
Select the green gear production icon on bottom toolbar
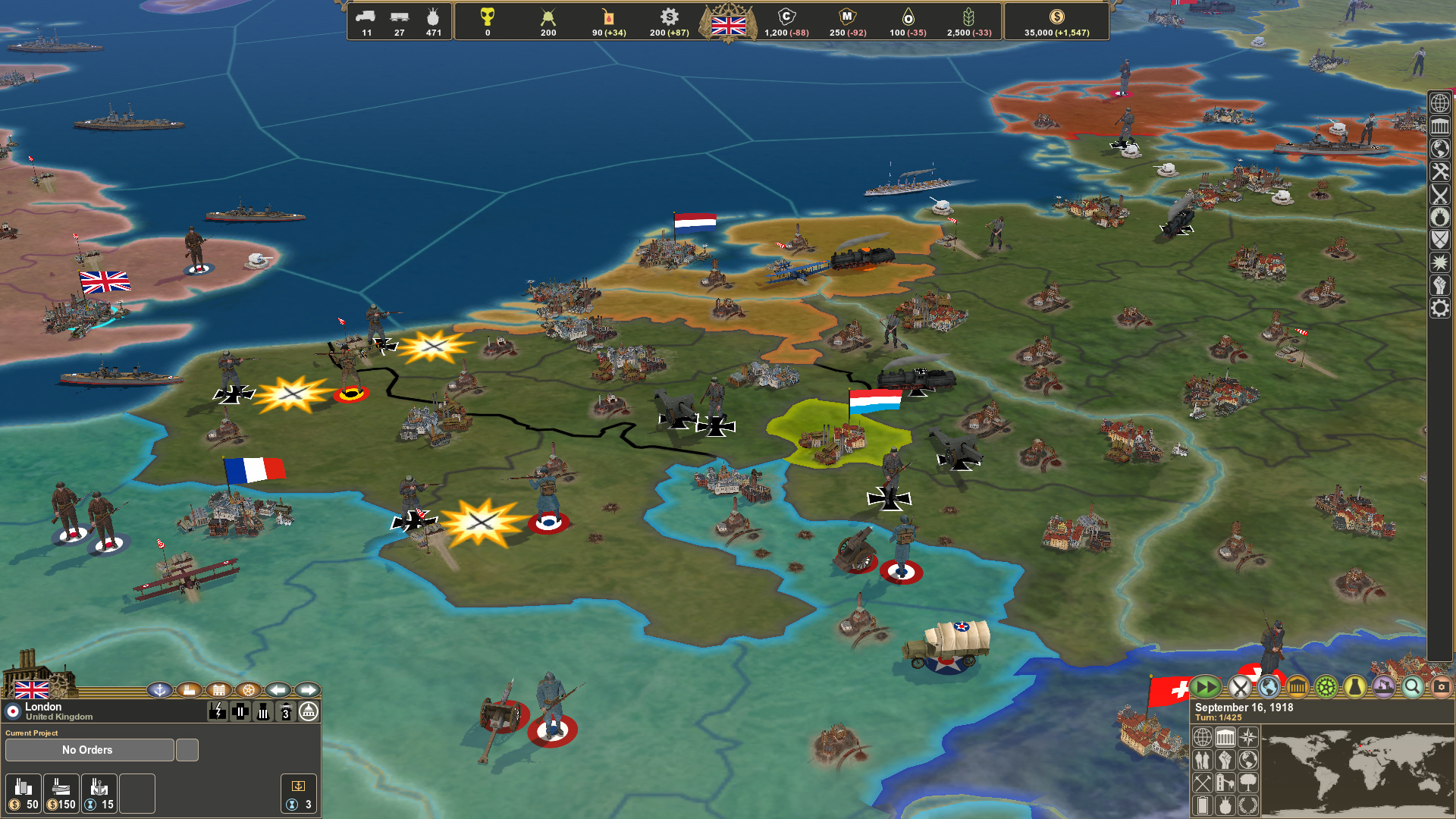pyautogui.click(x=1325, y=688)
